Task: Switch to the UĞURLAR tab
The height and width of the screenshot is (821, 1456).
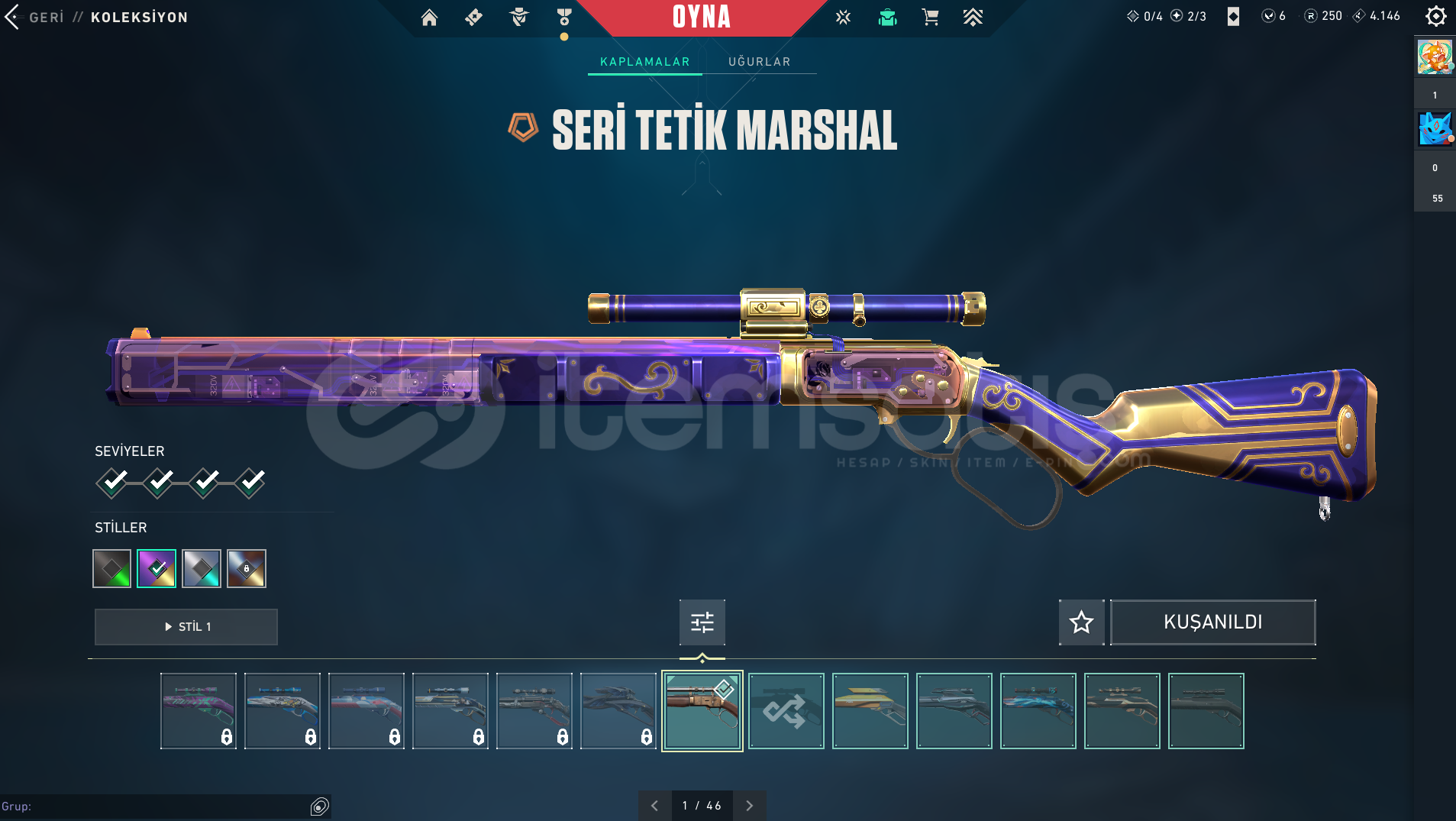Action: pos(759,62)
